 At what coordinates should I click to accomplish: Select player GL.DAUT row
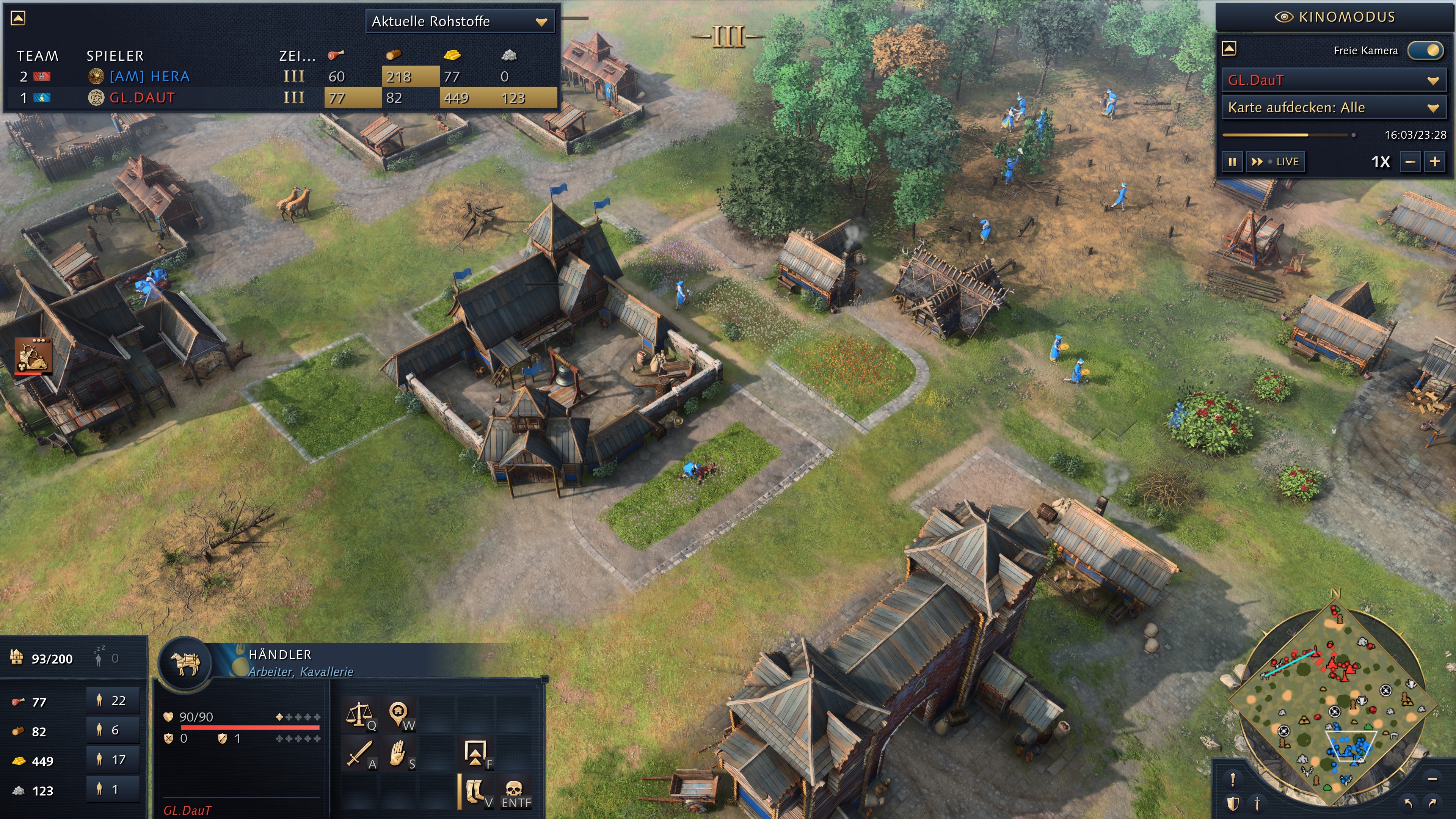point(141,98)
